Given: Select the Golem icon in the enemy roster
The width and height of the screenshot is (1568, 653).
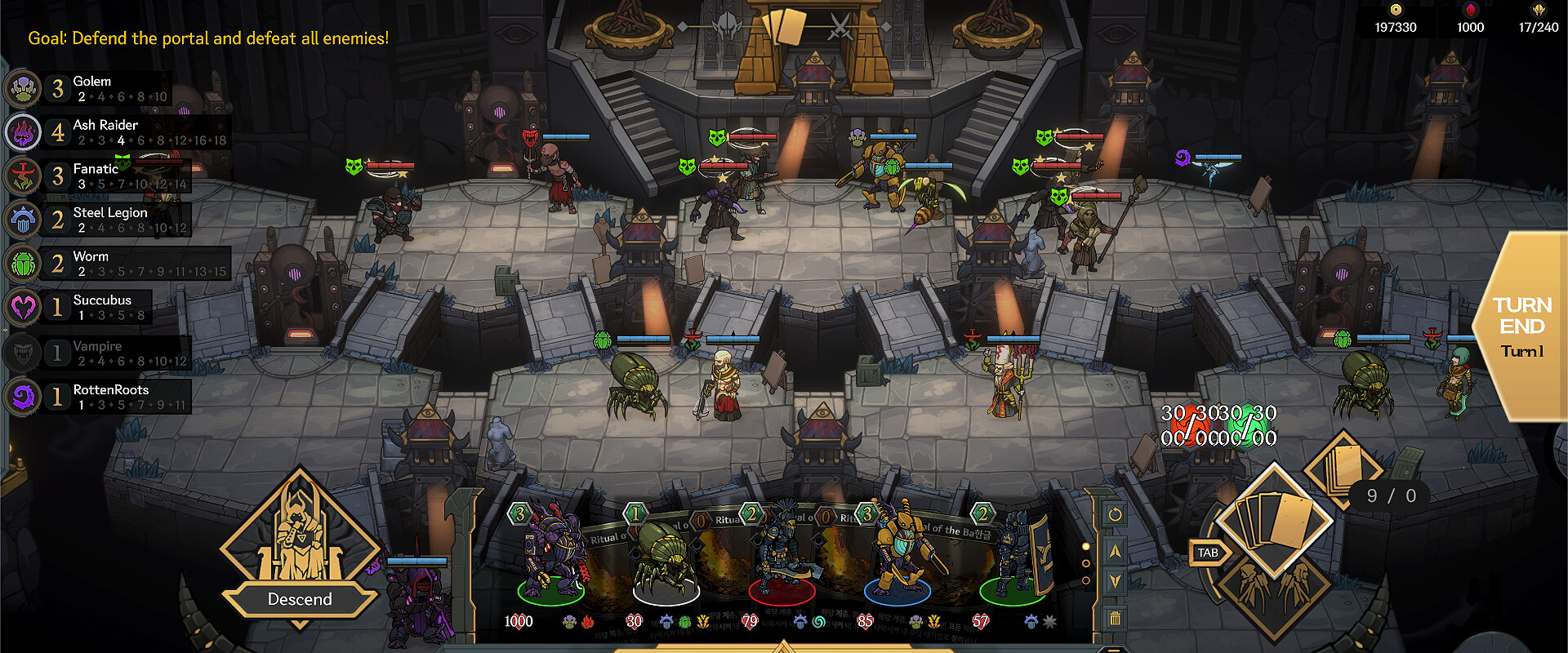Looking at the screenshot, I should click(x=22, y=88).
